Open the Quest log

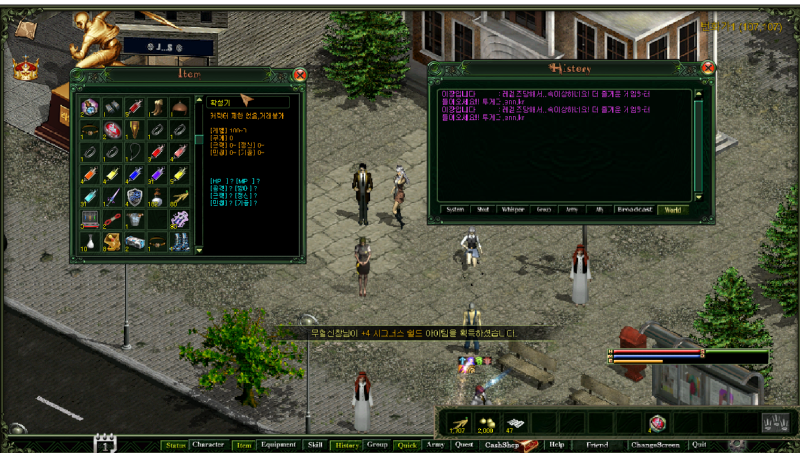tap(464, 444)
